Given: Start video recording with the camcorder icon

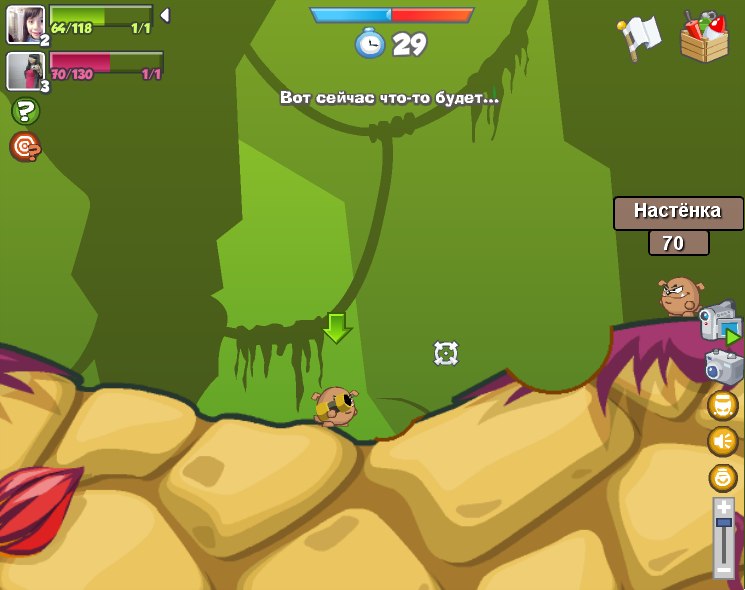Looking at the screenshot, I should click(x=719, y=323).
